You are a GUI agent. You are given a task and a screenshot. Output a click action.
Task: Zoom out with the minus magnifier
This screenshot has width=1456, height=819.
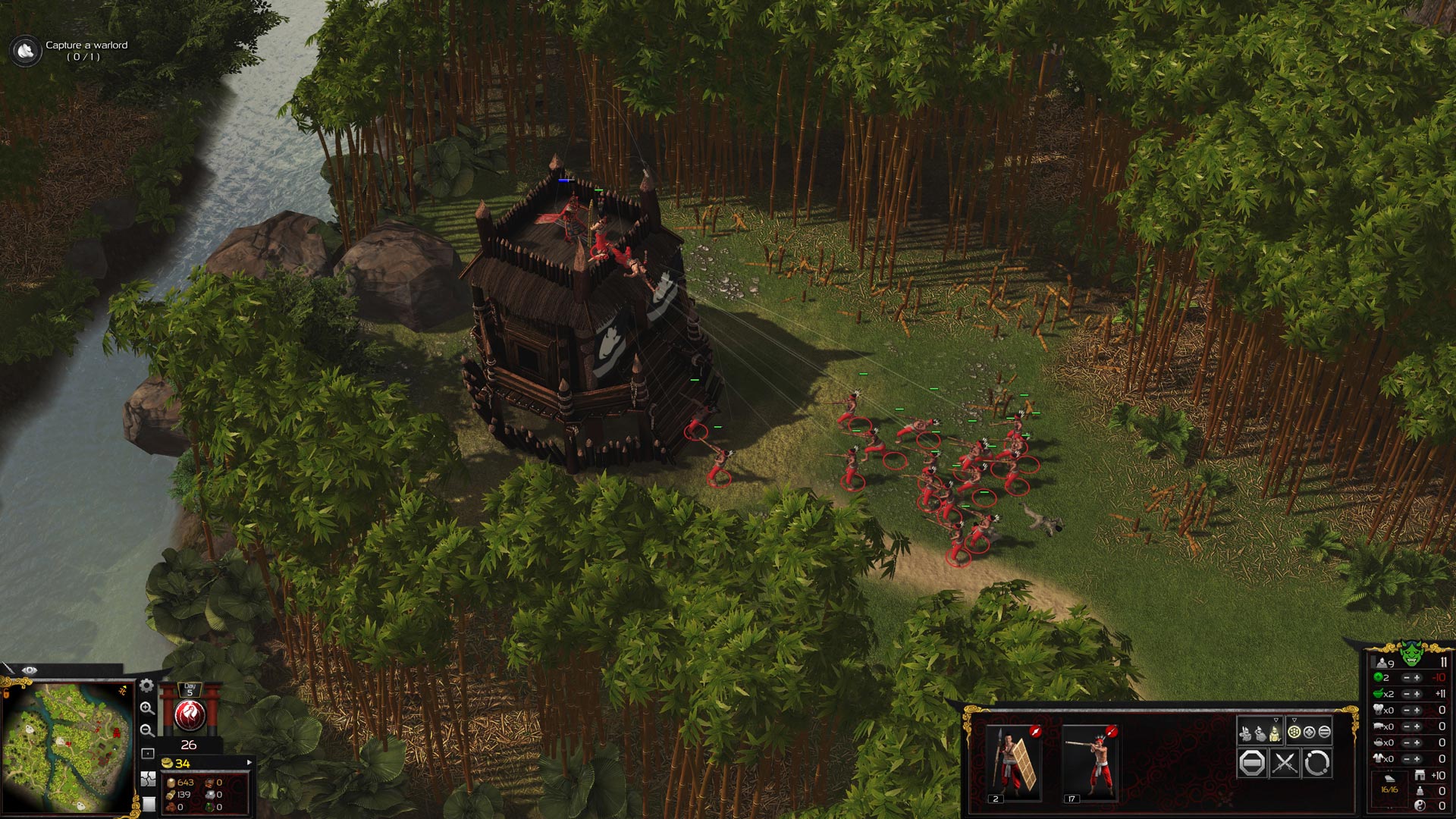[147, 730]
